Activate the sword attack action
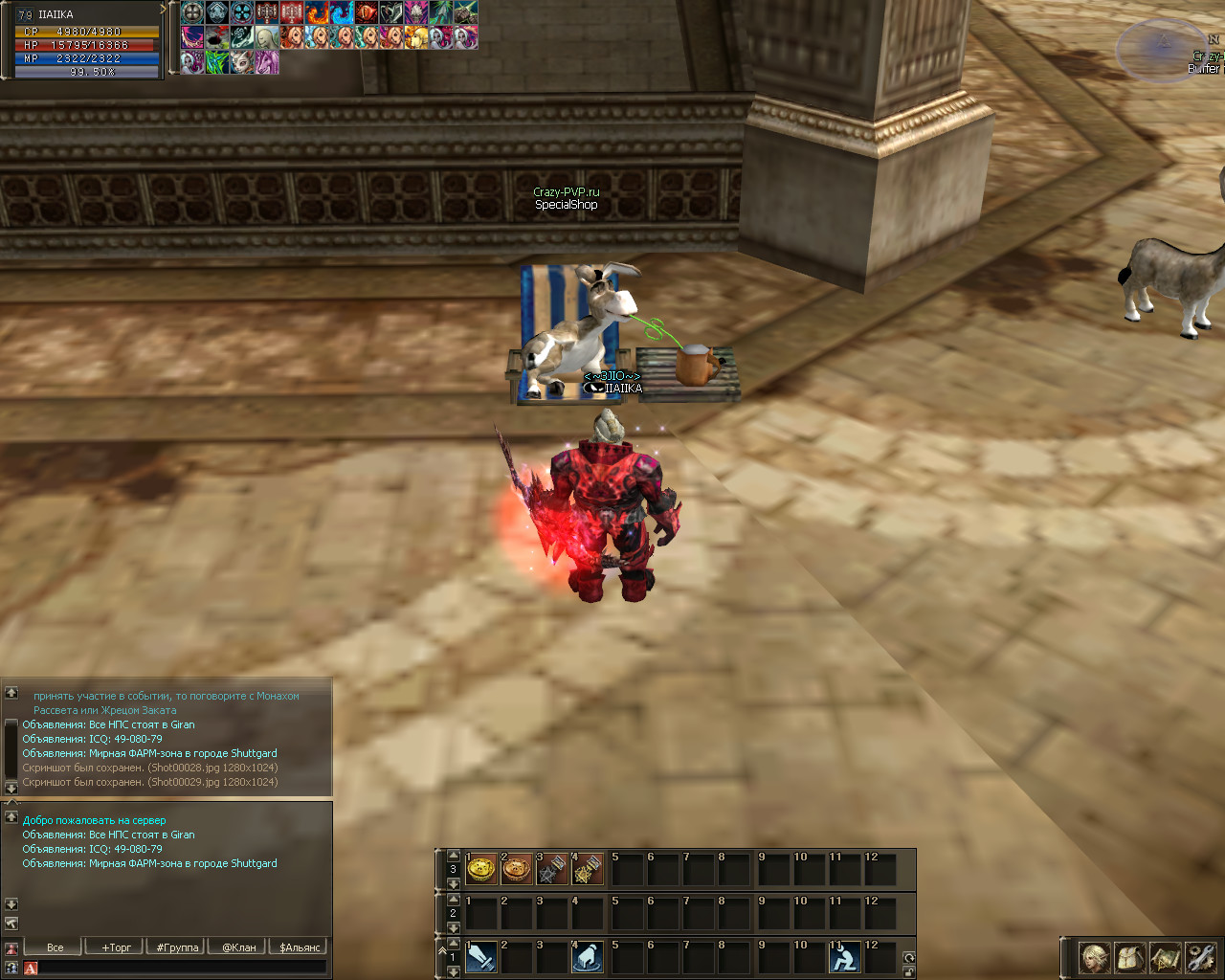The height and width of the screenshot is (980, 1225). [481, 957]
